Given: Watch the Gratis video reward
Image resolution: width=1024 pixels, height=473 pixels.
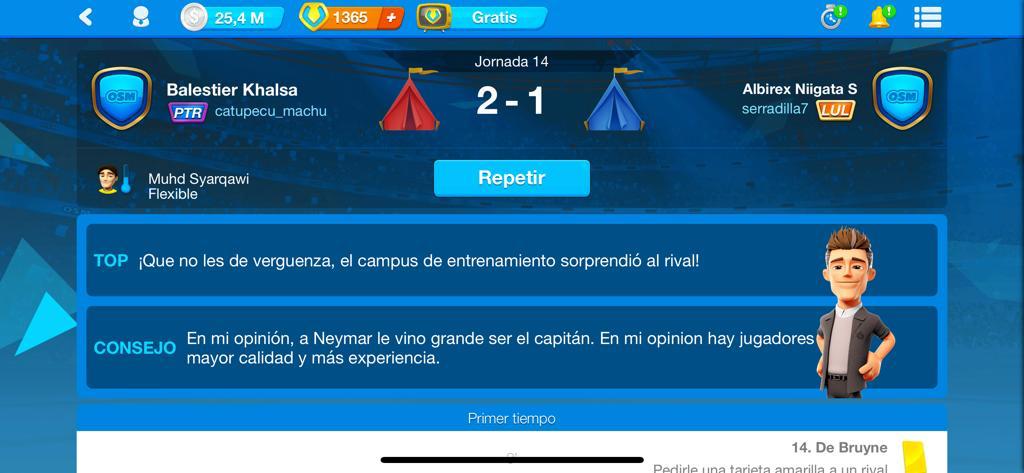Looking at the screenshot, I should pos(482,17).
